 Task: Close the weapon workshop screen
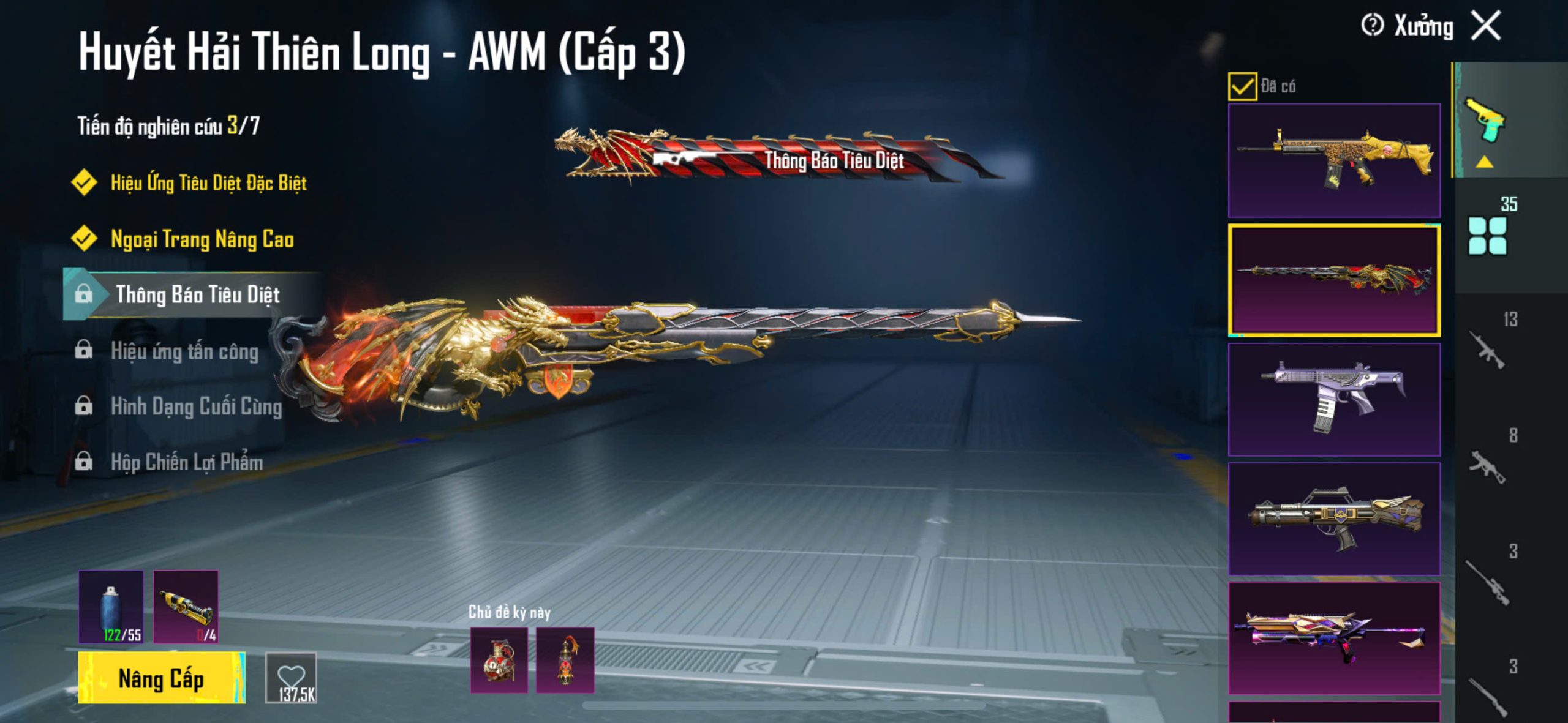pyautogui.click(x=1487, y=26)
